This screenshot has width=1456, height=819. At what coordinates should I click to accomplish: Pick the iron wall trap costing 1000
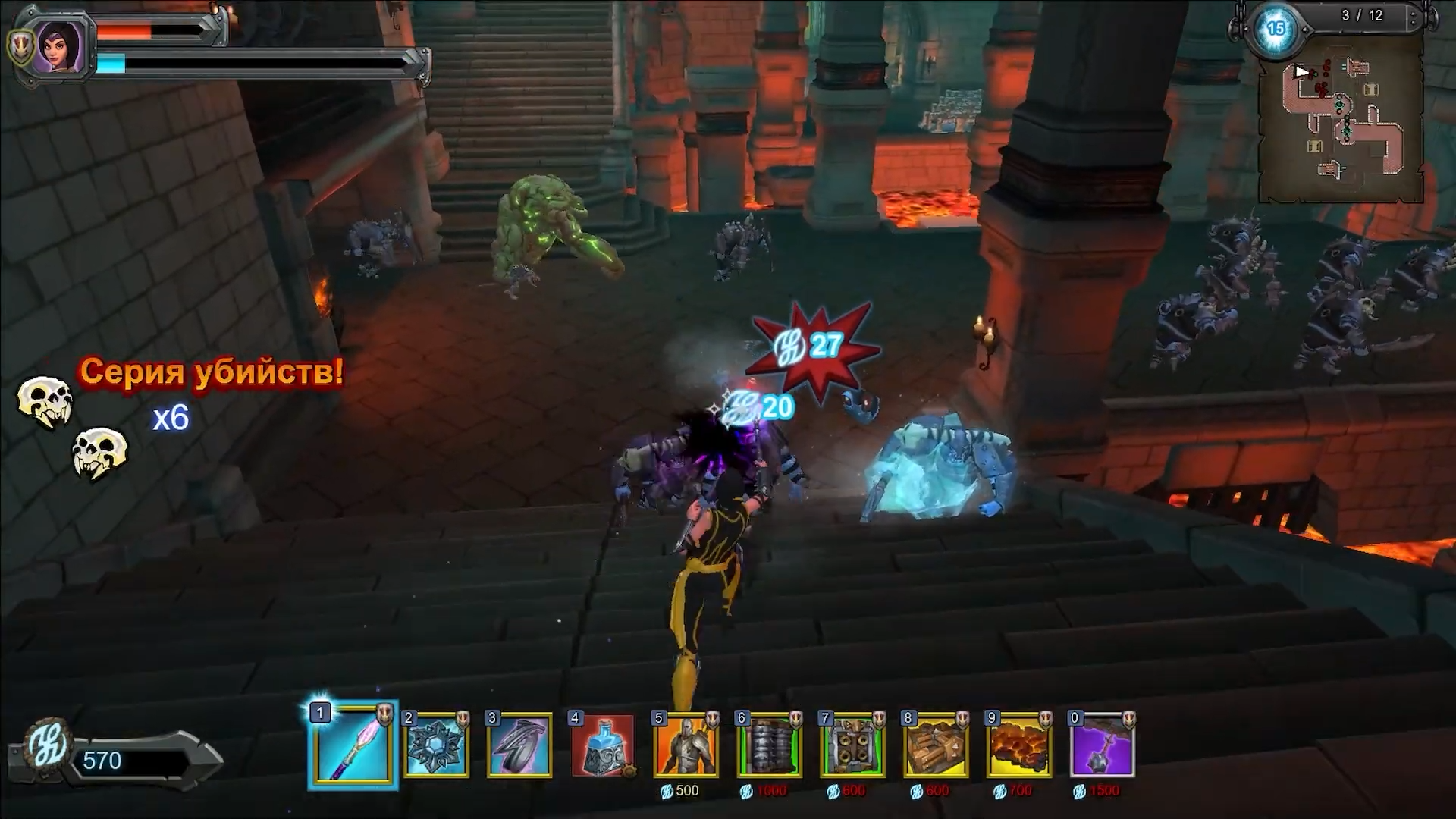point(769,745)
